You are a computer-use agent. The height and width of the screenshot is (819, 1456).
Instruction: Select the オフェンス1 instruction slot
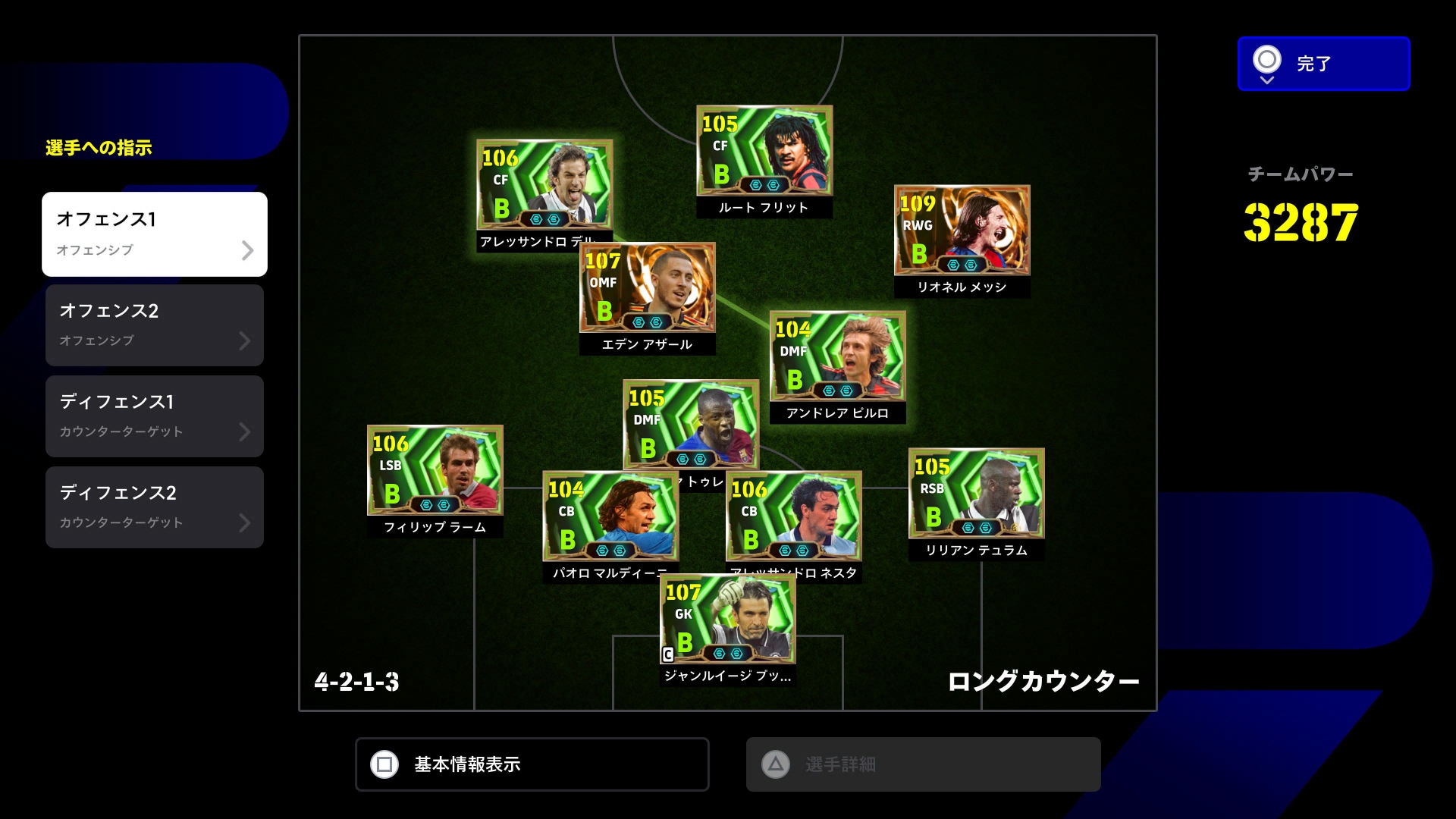[x=155, y=234]
